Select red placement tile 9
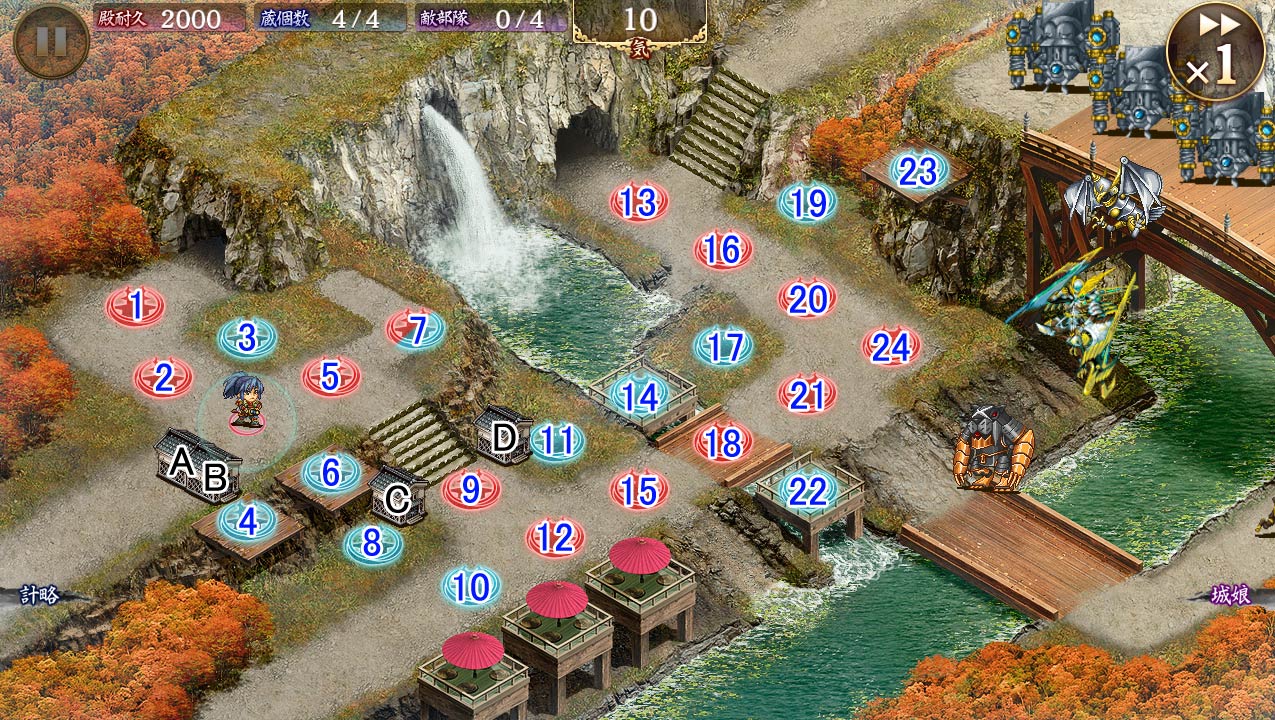The width and height of the screenshot is (1275, 720). coord(471,489)
